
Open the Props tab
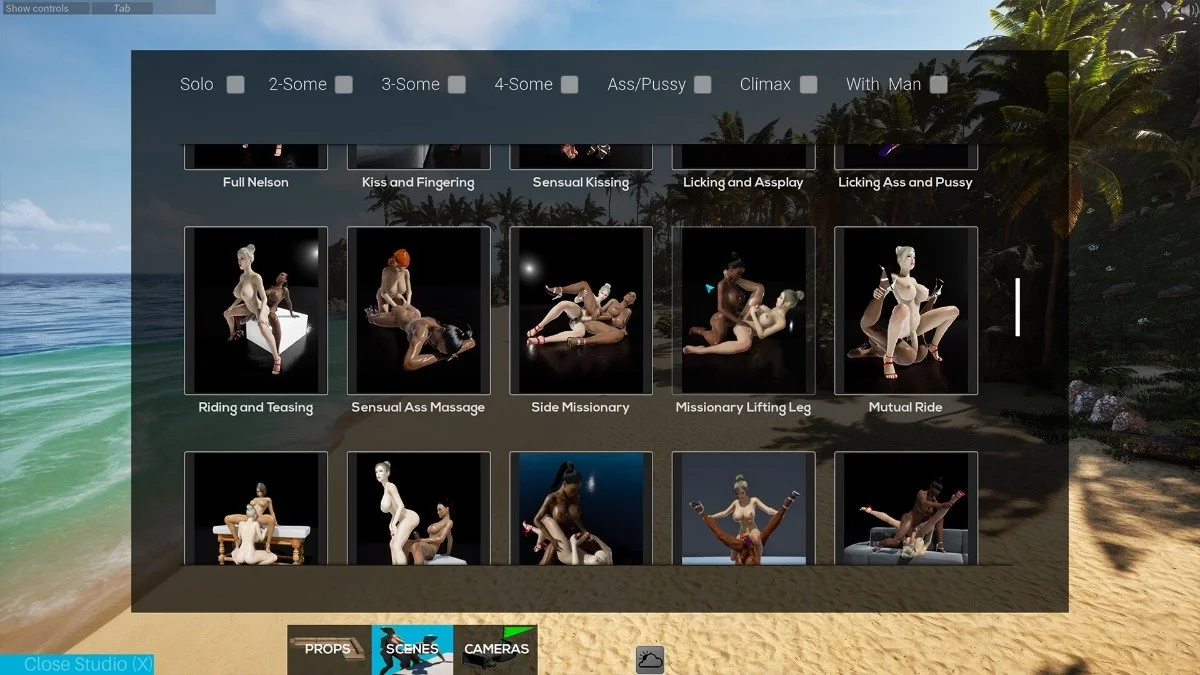point(329,649)
